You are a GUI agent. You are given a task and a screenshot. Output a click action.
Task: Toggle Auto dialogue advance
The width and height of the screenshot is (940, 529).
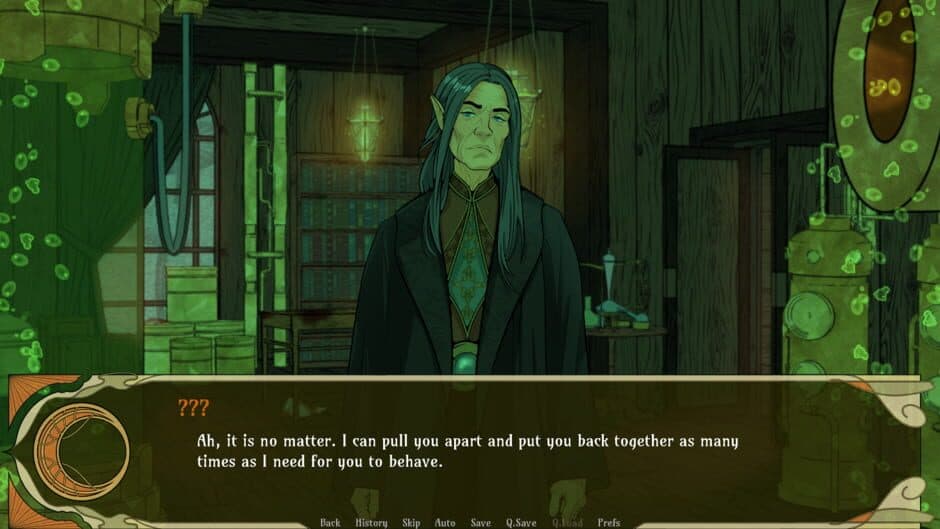445,522
